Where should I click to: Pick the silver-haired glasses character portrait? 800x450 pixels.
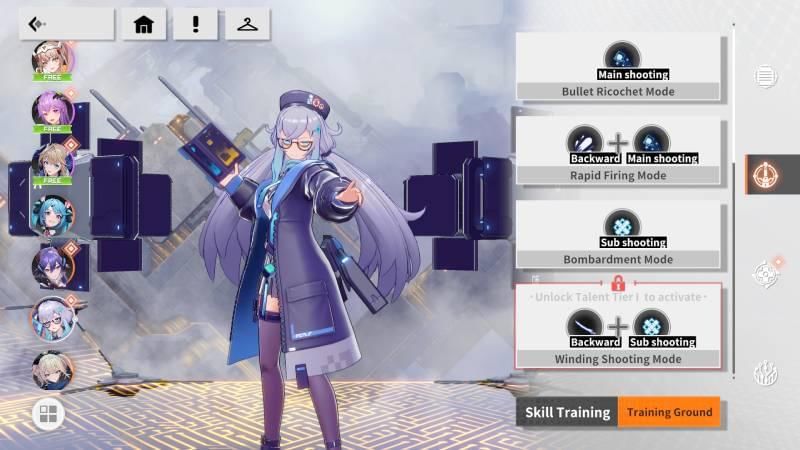tap(52, 320)
